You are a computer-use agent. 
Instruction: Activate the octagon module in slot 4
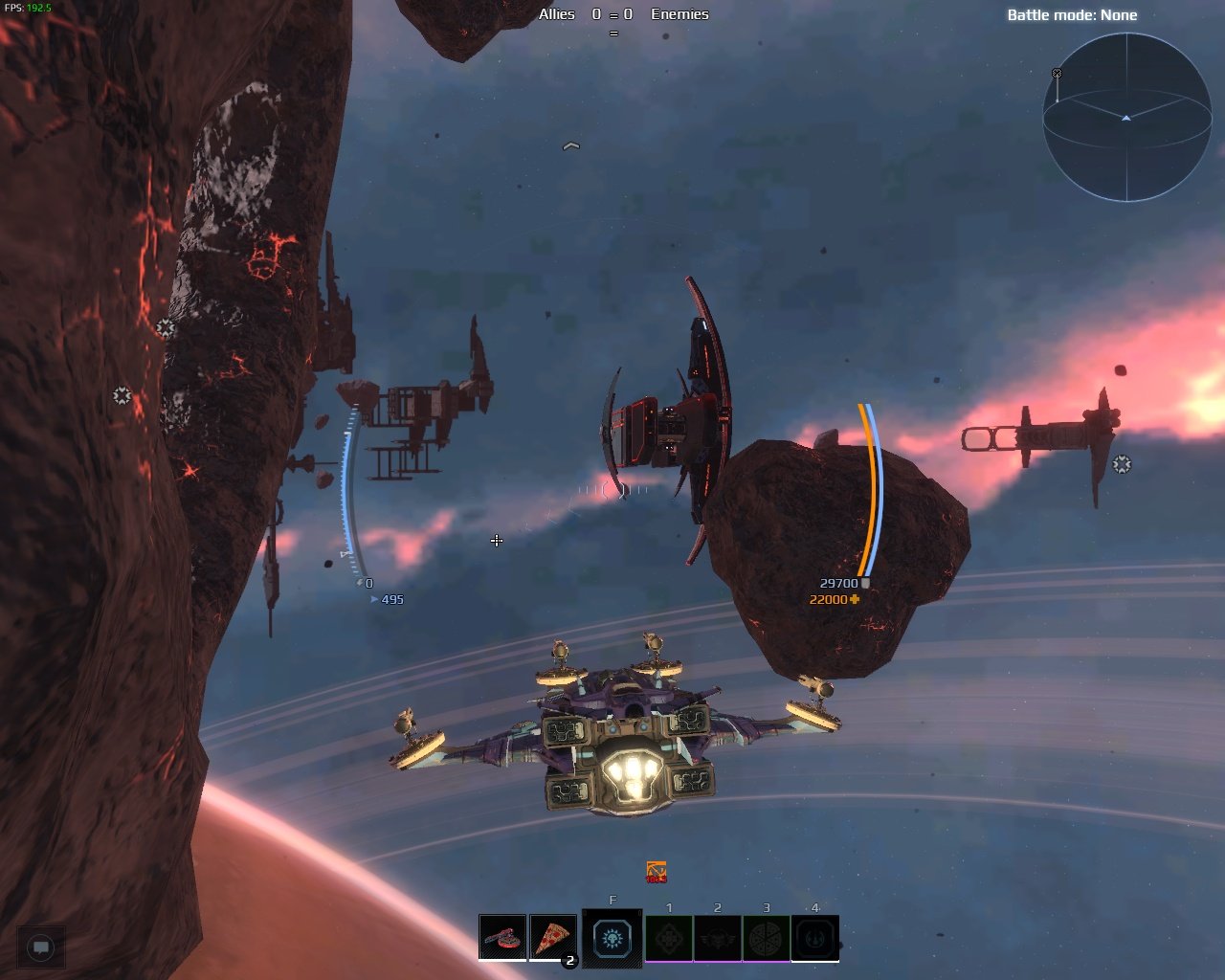(x=815, y=938)
